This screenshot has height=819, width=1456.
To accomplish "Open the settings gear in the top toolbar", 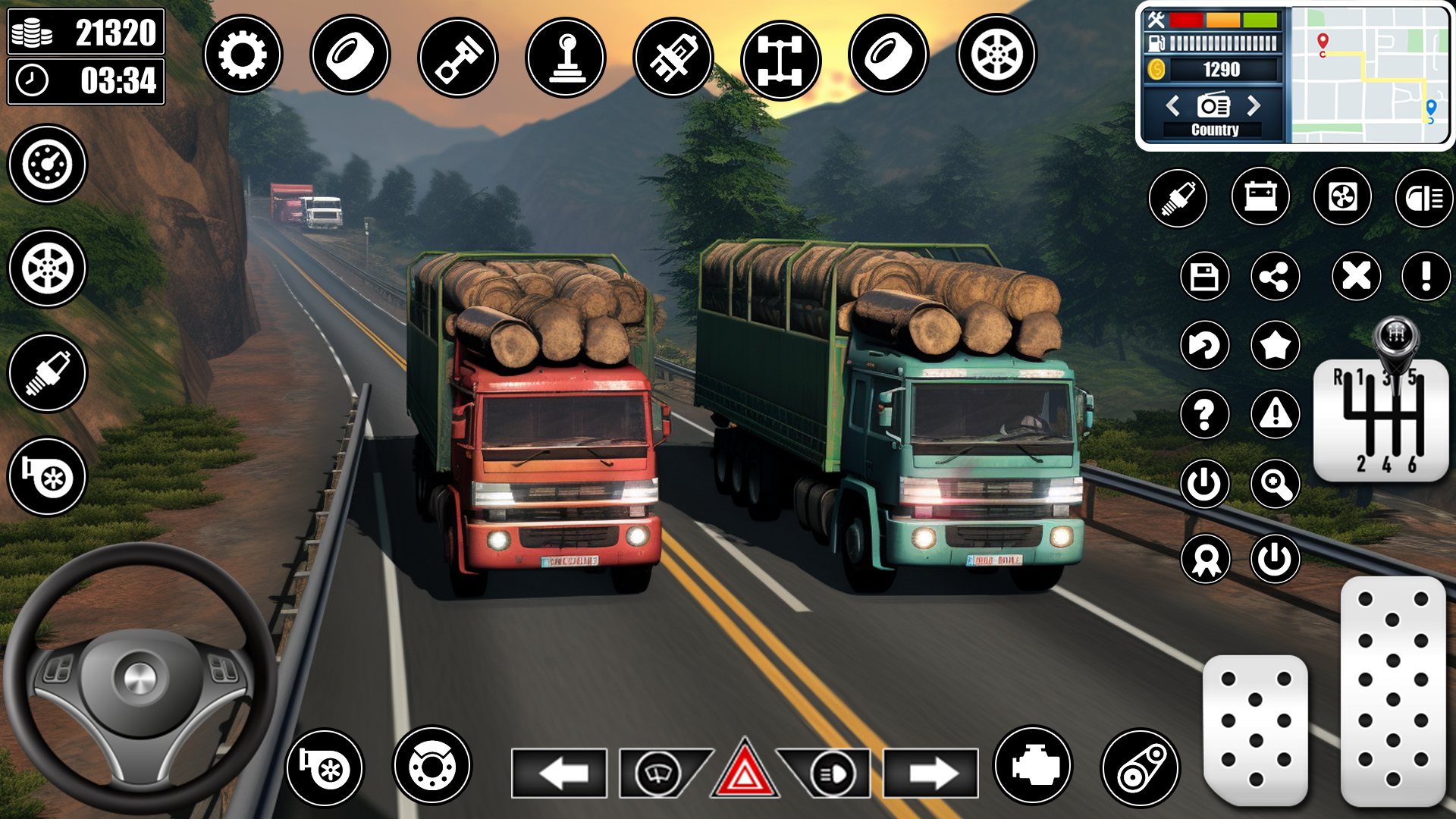I will pyautogui.click(x=243, y=55).
